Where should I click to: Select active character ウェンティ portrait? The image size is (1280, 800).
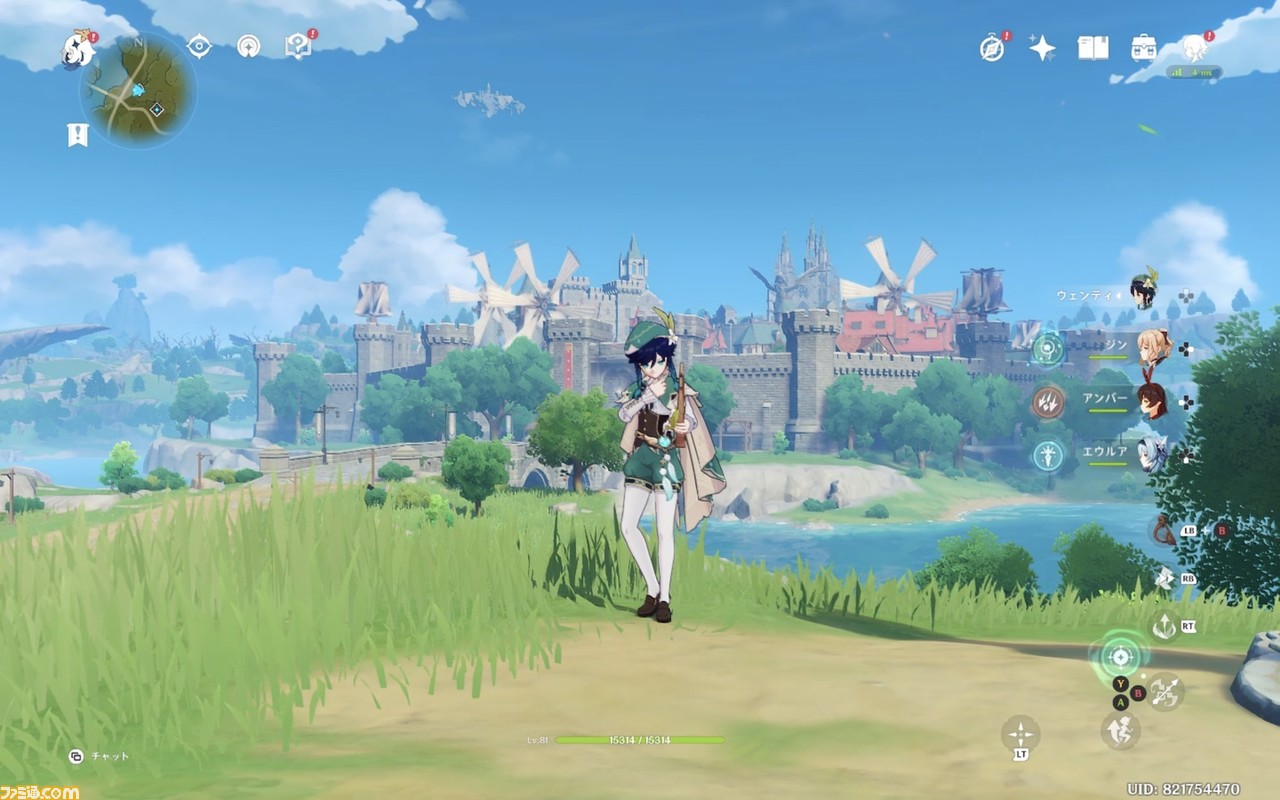pos(1144,291)
